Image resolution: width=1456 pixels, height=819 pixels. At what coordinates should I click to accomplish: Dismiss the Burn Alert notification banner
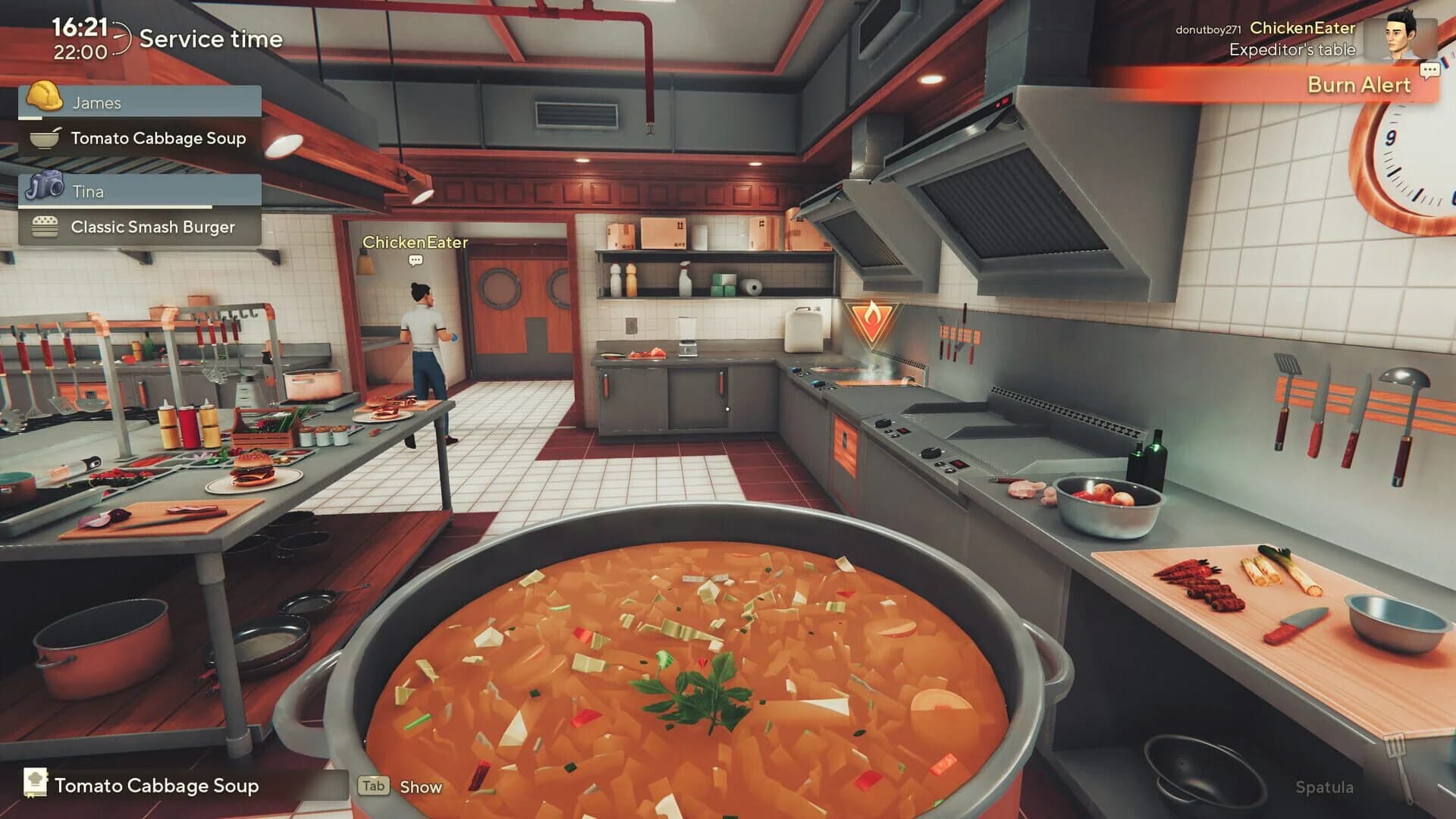coord(1357,86)
